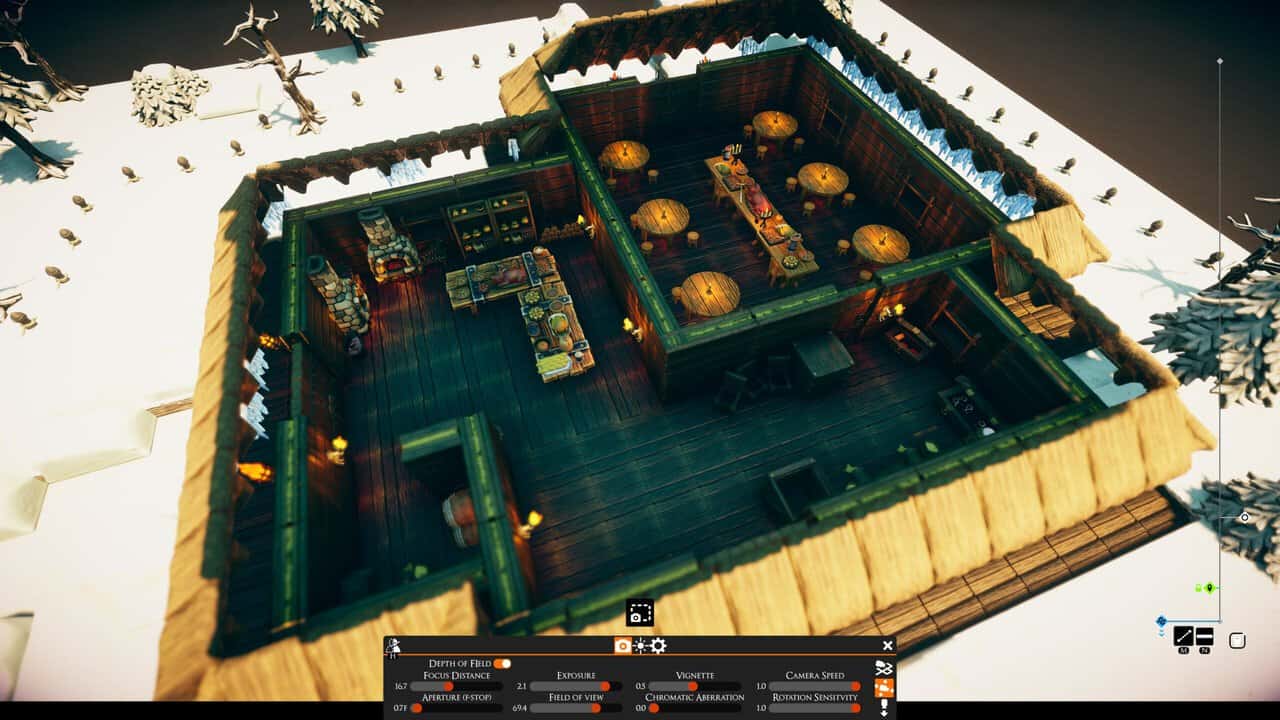Viewport: 1280px width, 720px height.
Task: Click the green location pin marker
Action: (x=1209, y=587)
